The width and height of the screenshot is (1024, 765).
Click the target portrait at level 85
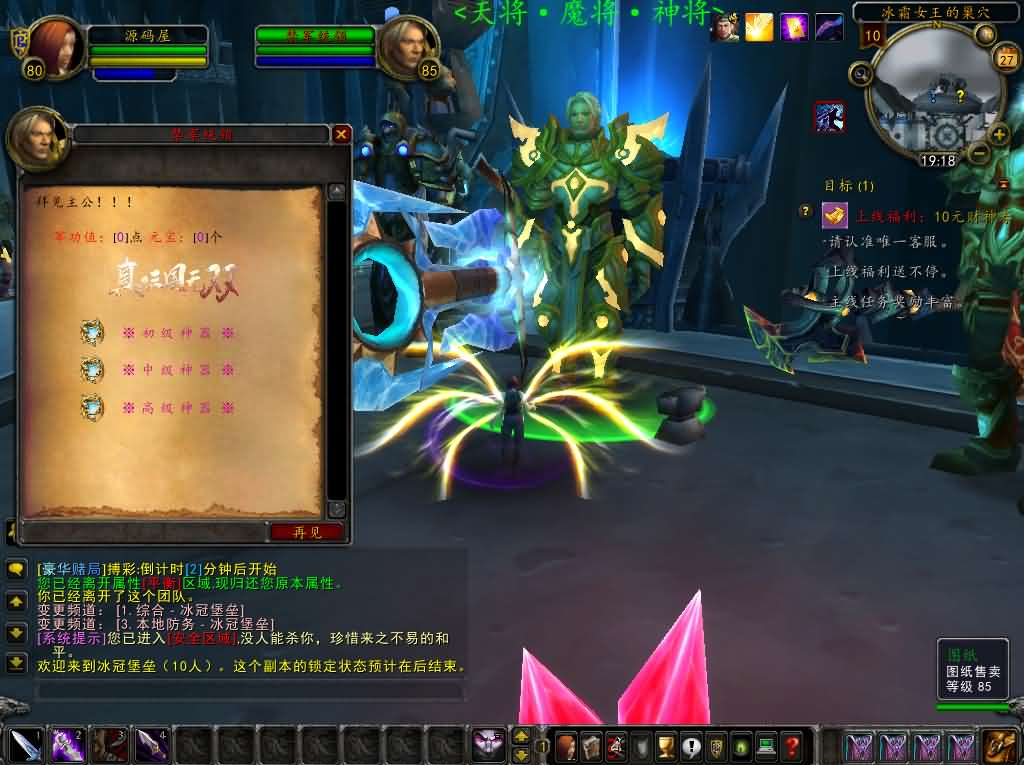(x=408, y=46)
